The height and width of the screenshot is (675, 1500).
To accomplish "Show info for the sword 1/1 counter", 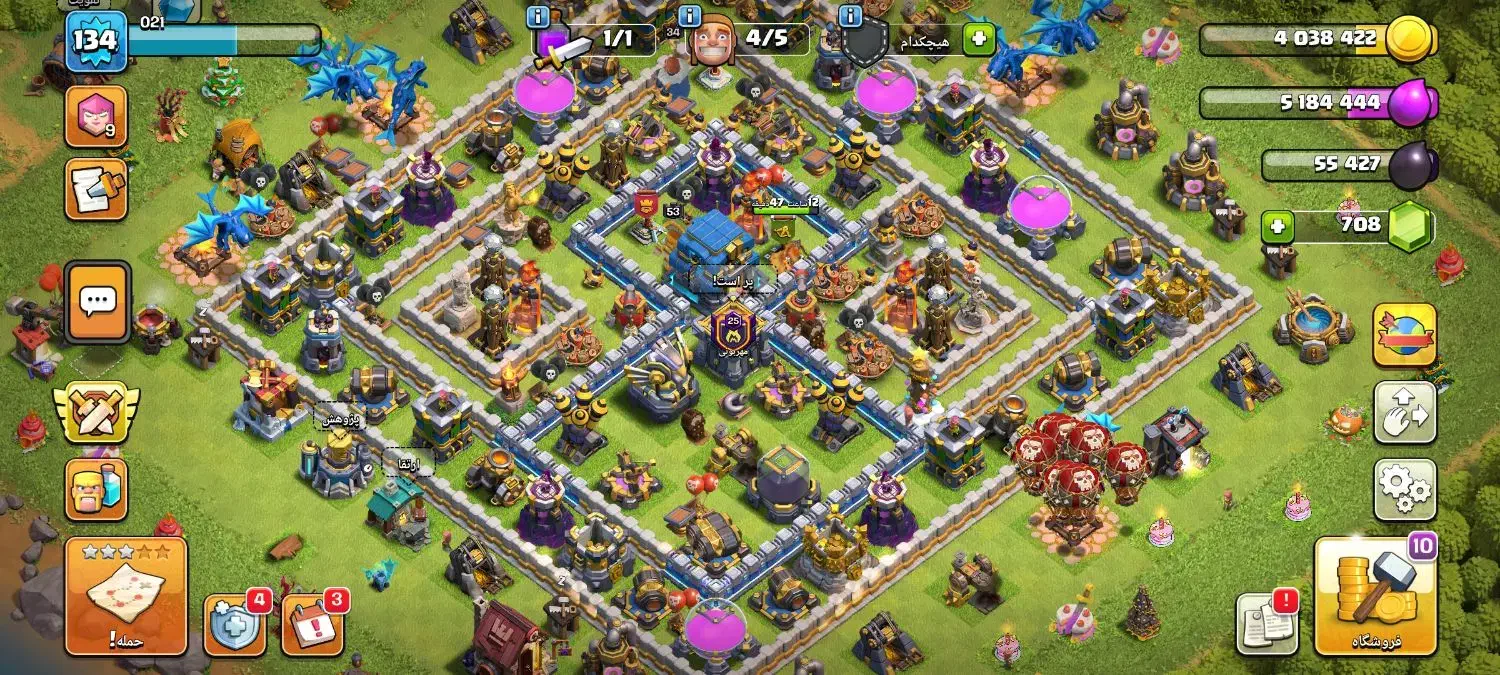I will click(538, 17).
